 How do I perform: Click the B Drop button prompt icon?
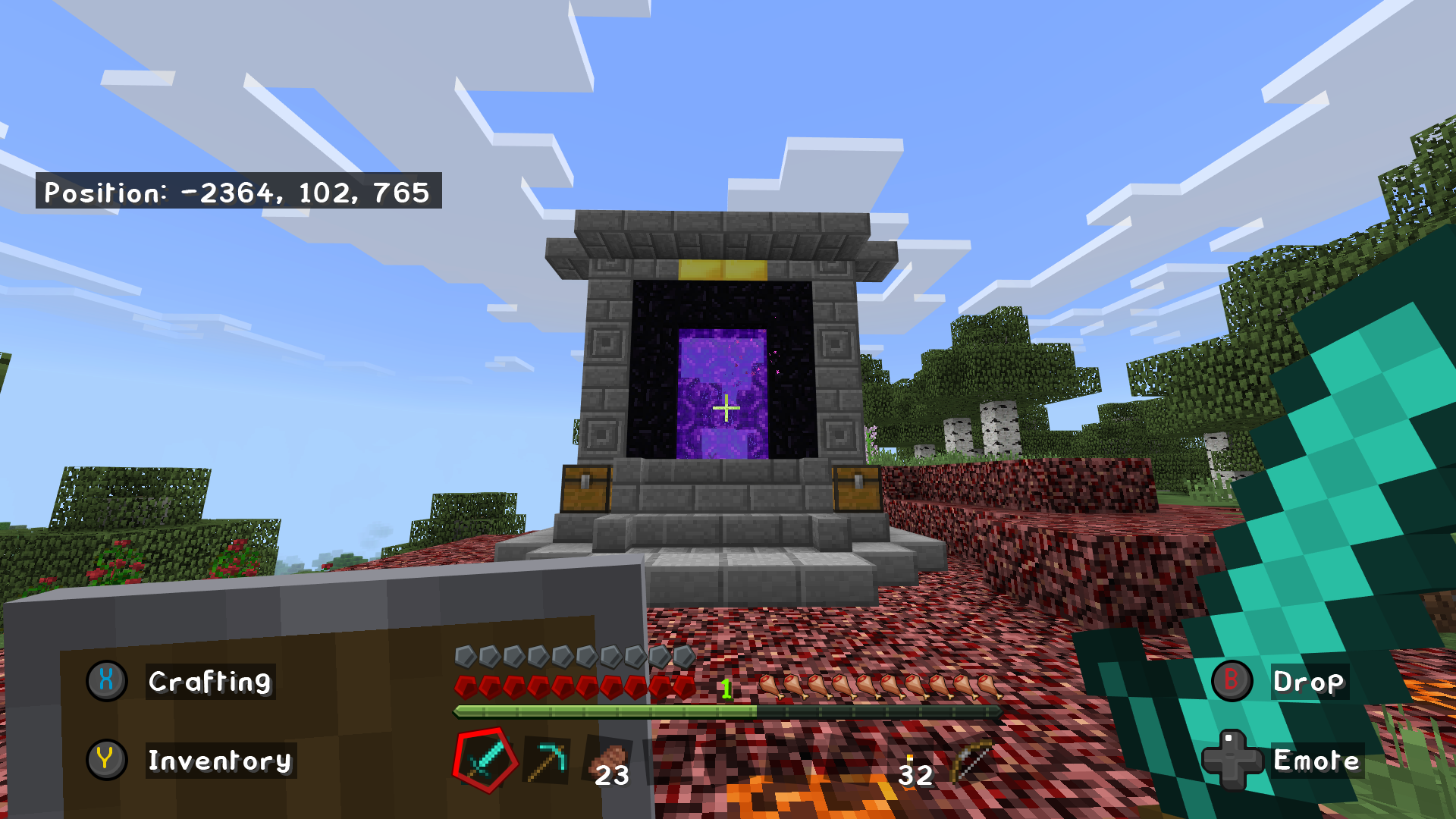[x=1231, y=681]
